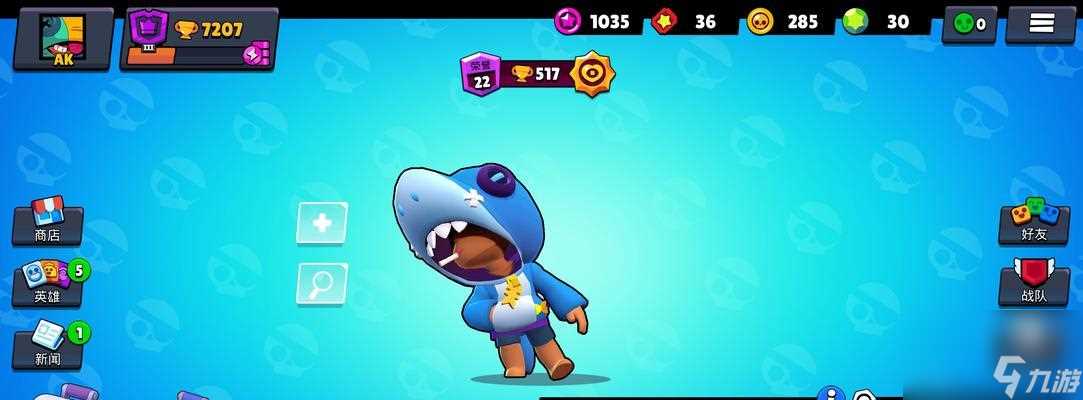Open the 英雄 brawlers list
The width and height of the screenshot is (1083, 400).
(48, 283)
